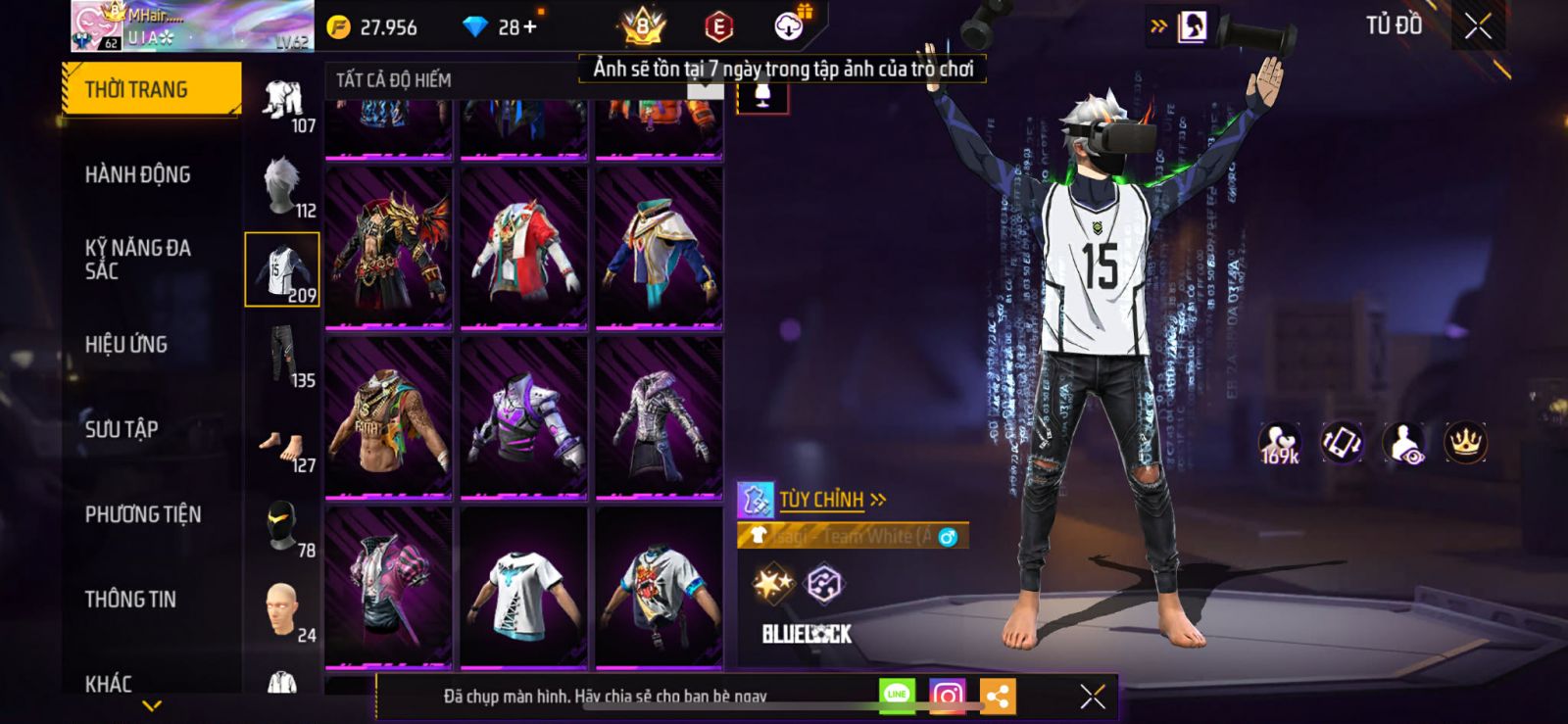
Task: Share screenshot to Instagram
Action: click(947, 696)
